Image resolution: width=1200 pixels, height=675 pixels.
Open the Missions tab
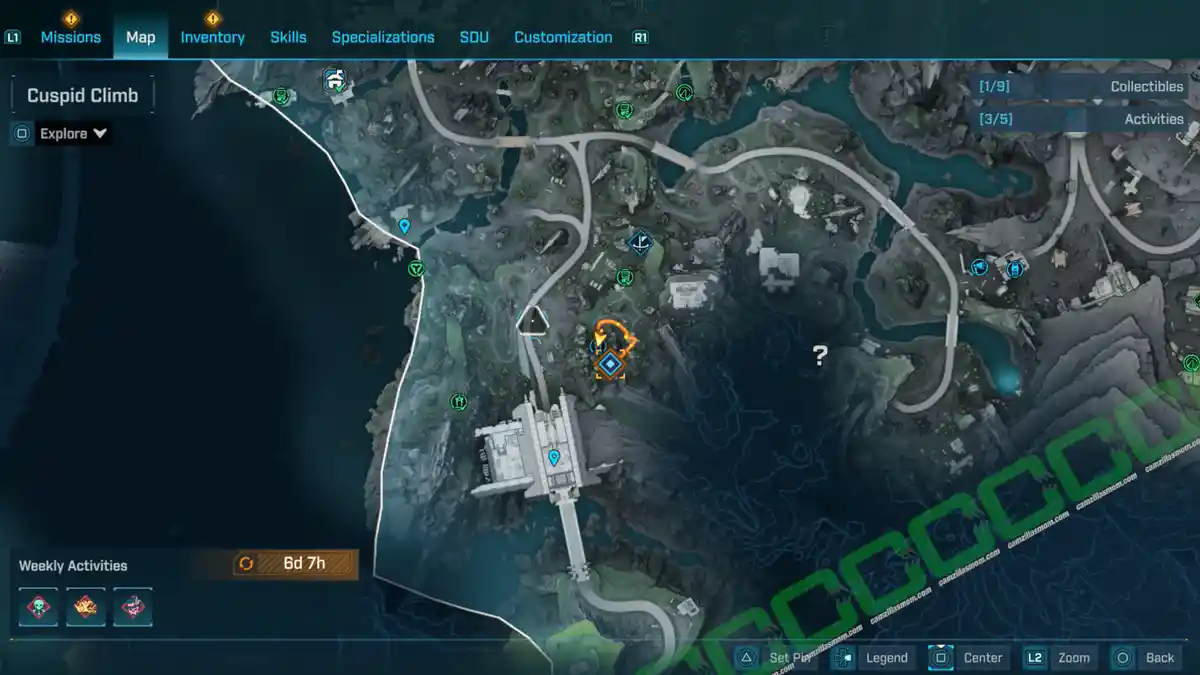coord(70,37)
